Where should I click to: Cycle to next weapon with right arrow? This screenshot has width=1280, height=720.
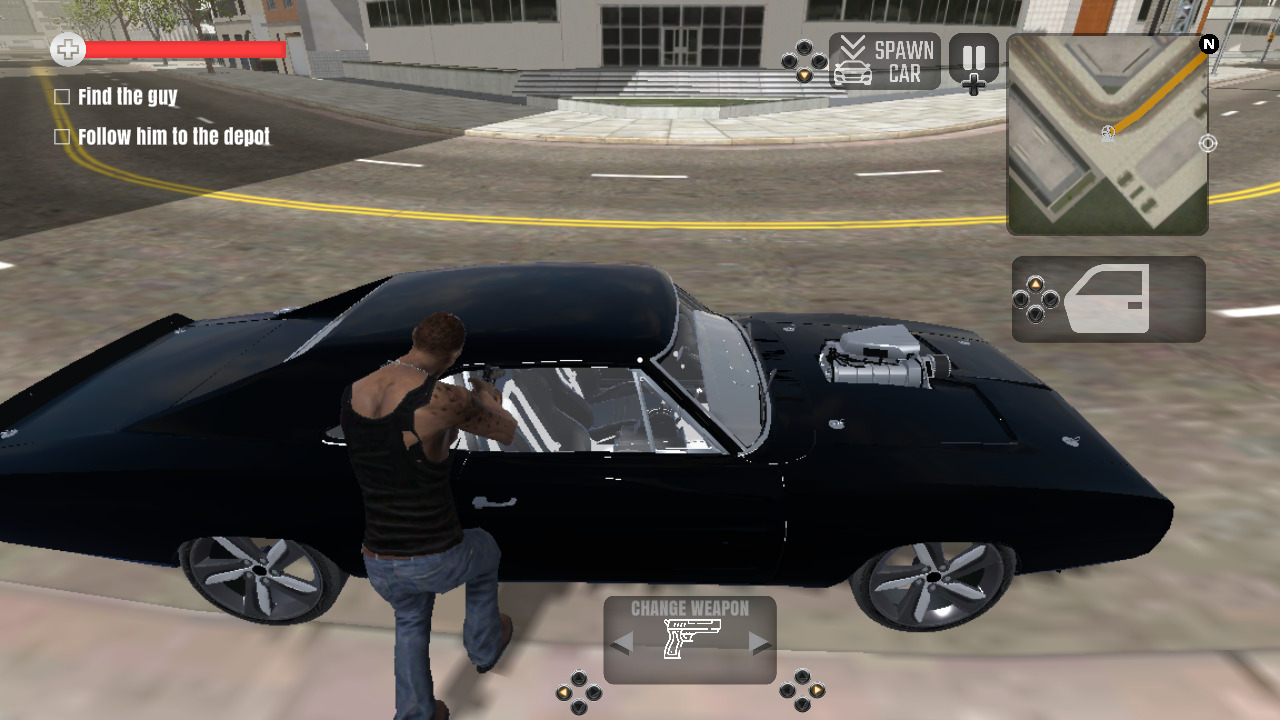click(758, 640)
